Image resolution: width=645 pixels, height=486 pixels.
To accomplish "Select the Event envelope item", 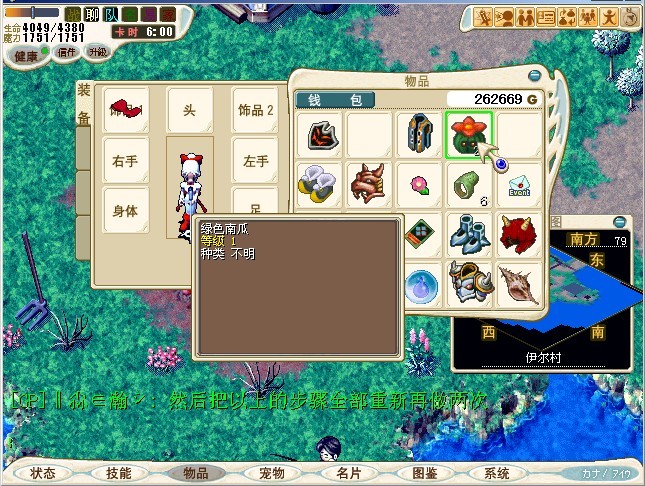I will 519,185.
